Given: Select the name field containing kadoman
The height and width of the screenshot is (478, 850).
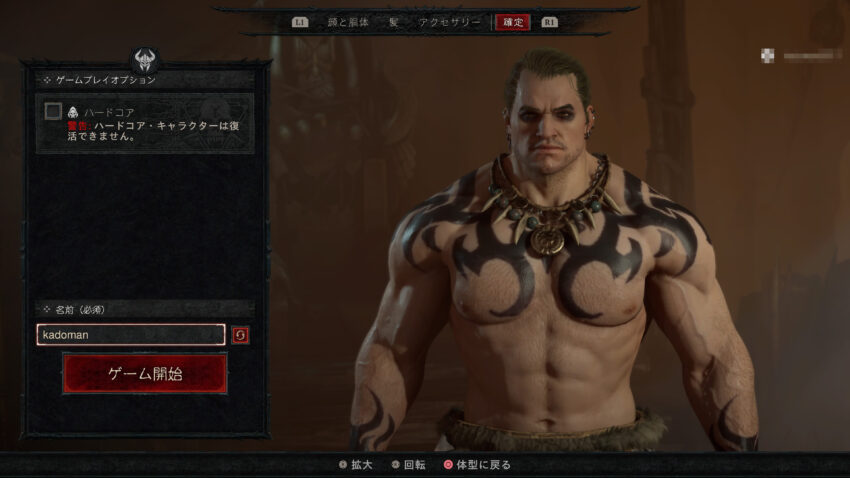Looking at the screenshot, I should pos(130,335).
